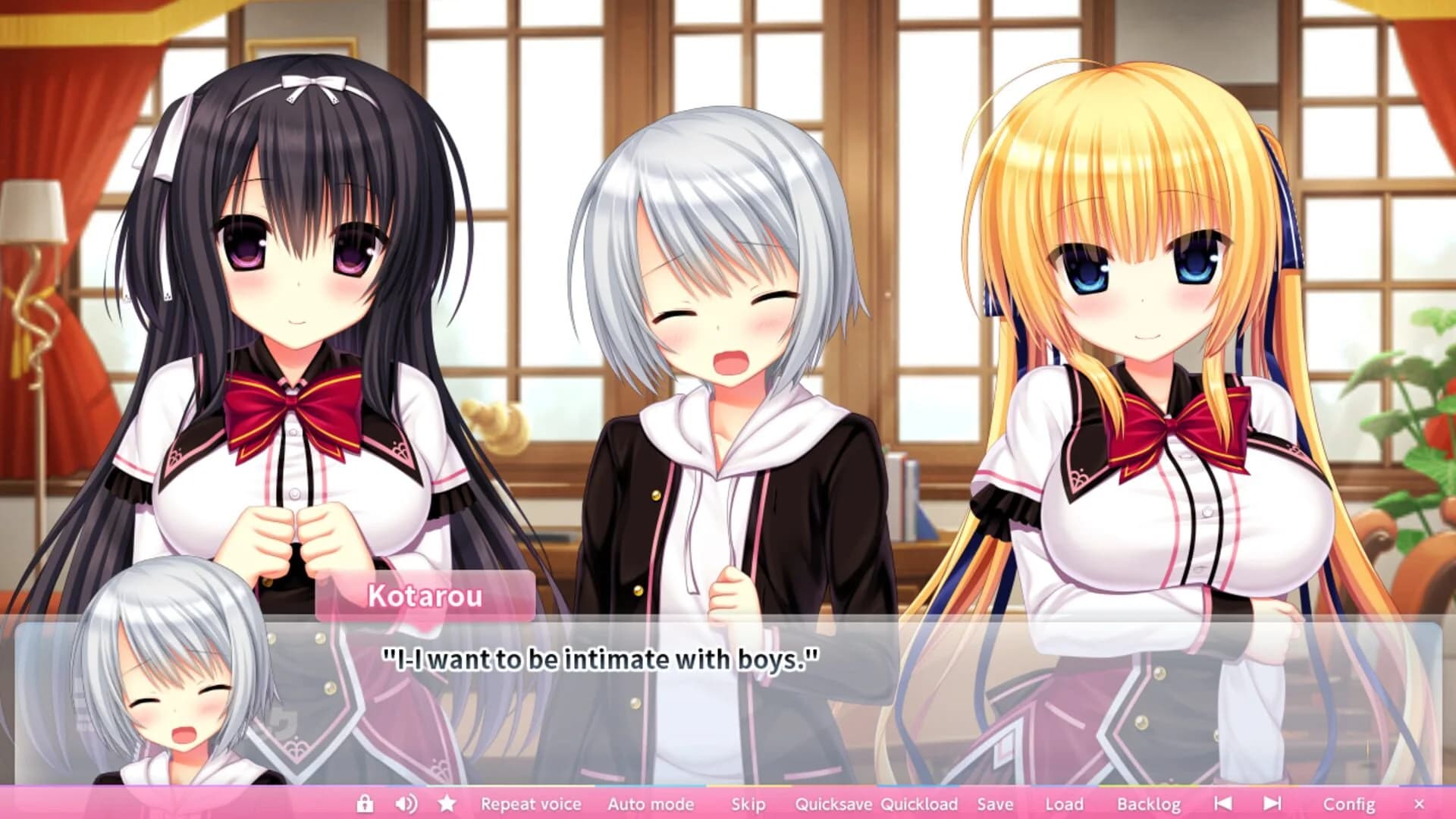View the dialogue Backlog history
This screenshot has width=1456, height=819.
[1150, 803]
